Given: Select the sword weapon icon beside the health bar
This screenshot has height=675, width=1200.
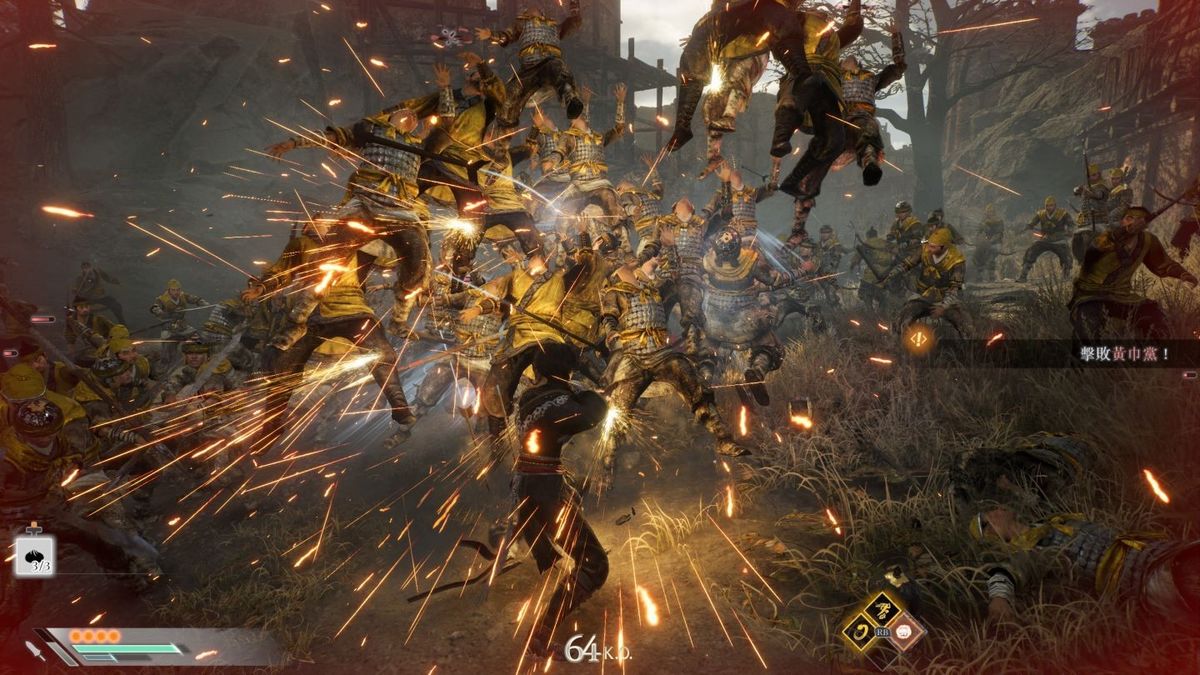Looking at the screenshot, I should click(35, 649).
